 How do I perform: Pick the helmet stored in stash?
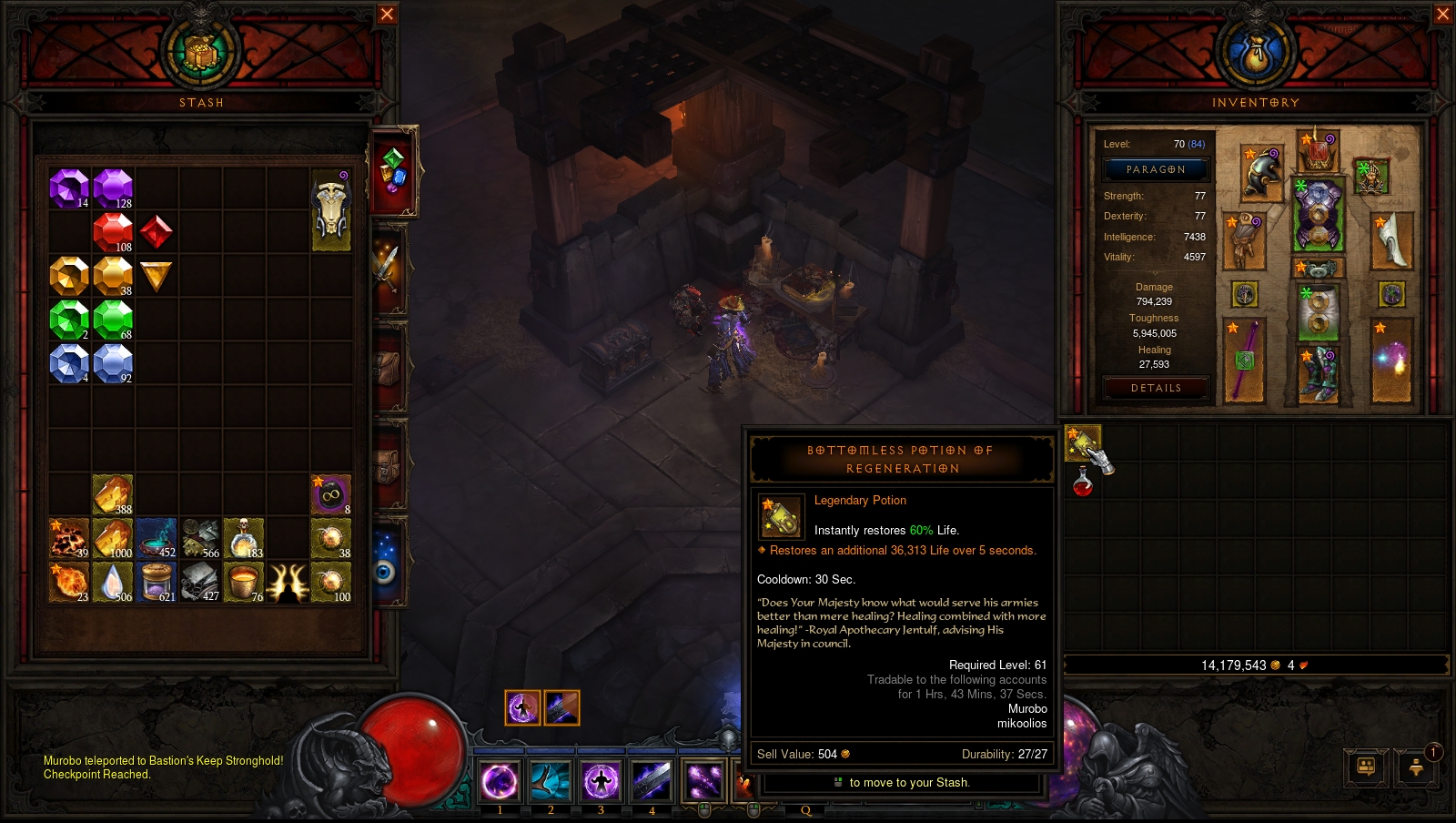pos(331,210)
